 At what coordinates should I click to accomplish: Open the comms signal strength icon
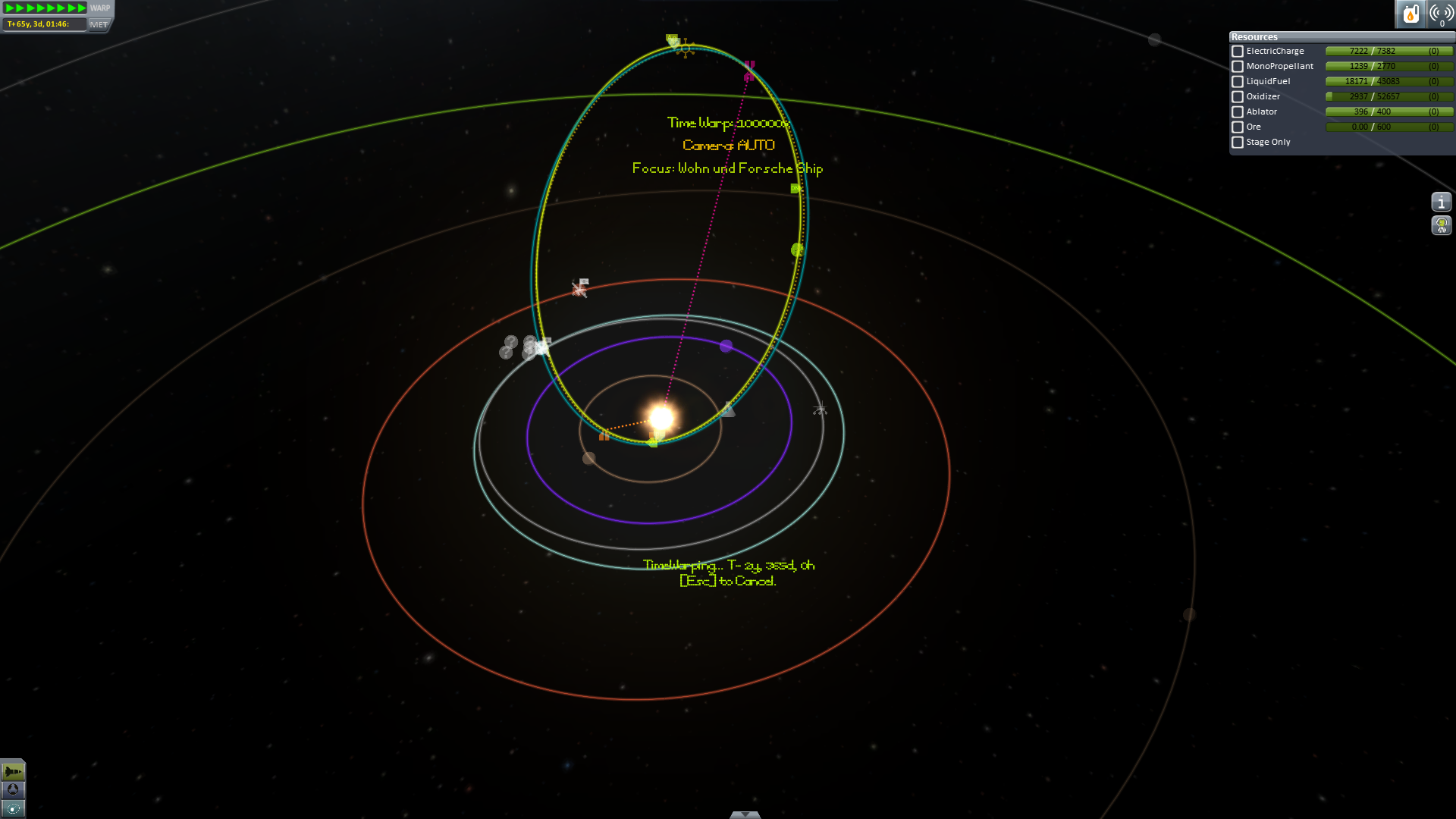(1441, 14)
